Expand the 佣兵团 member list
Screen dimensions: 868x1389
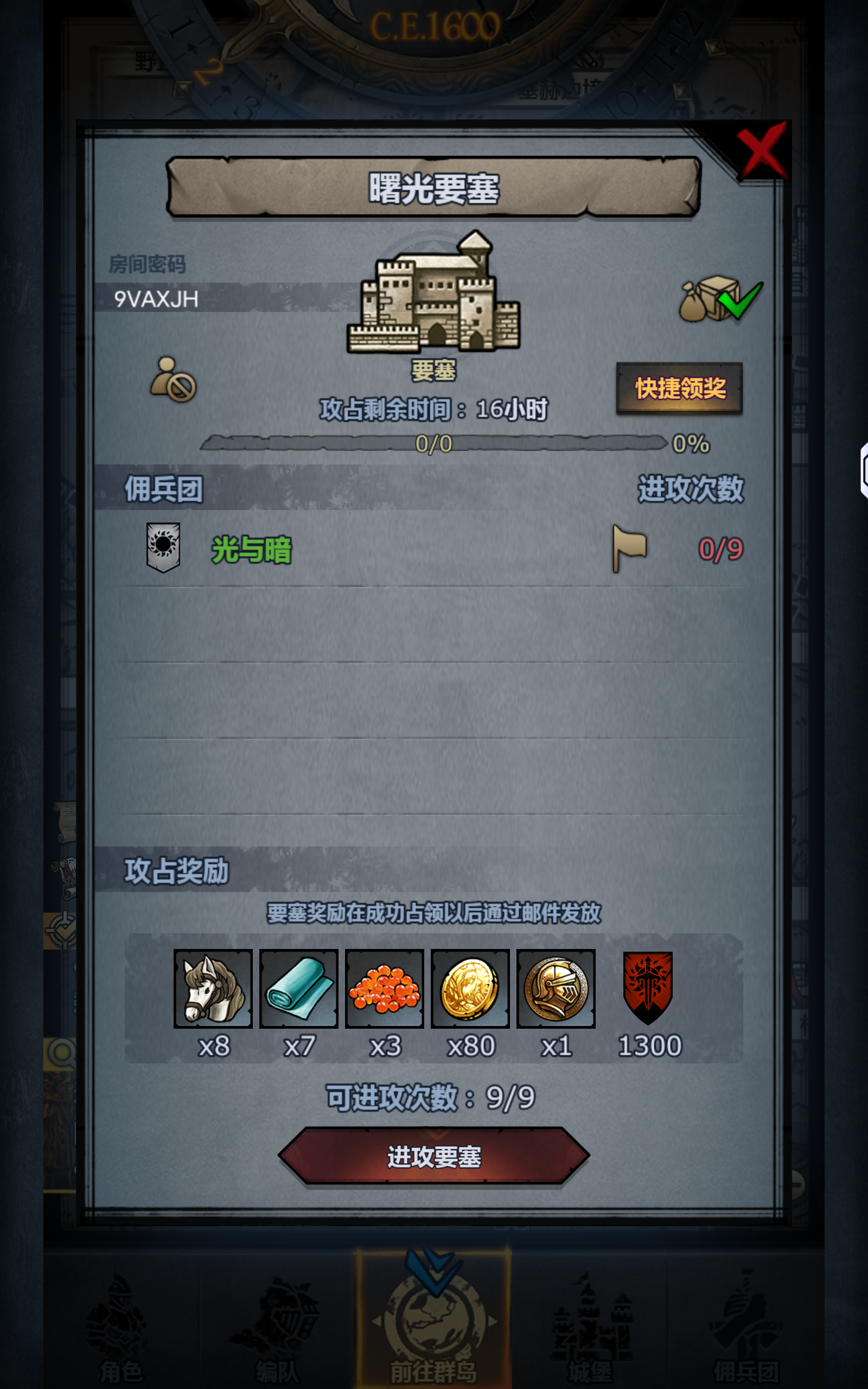click(165, 489)
